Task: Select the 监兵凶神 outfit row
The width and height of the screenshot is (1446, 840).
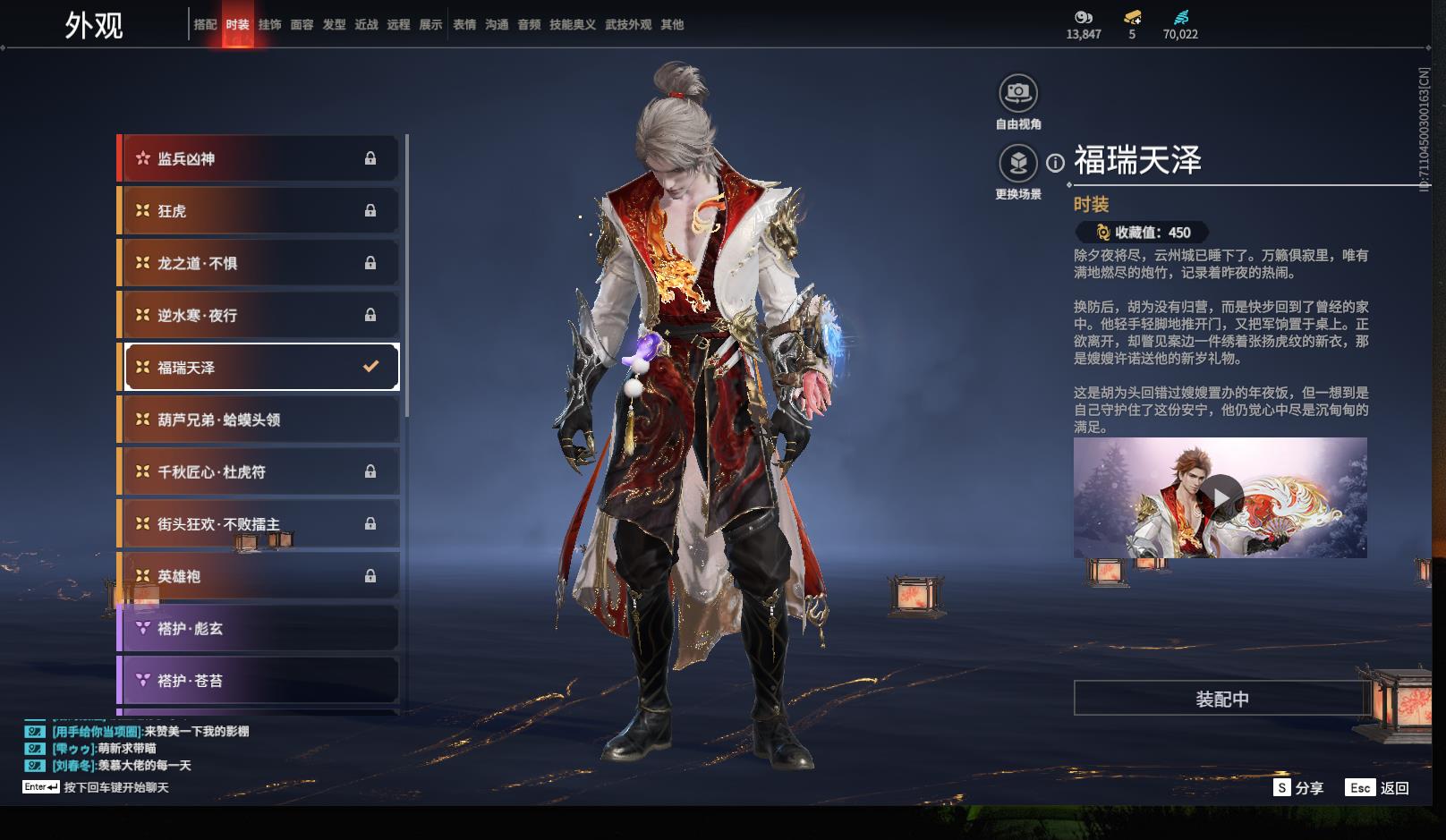Action: tap(259, 158)
